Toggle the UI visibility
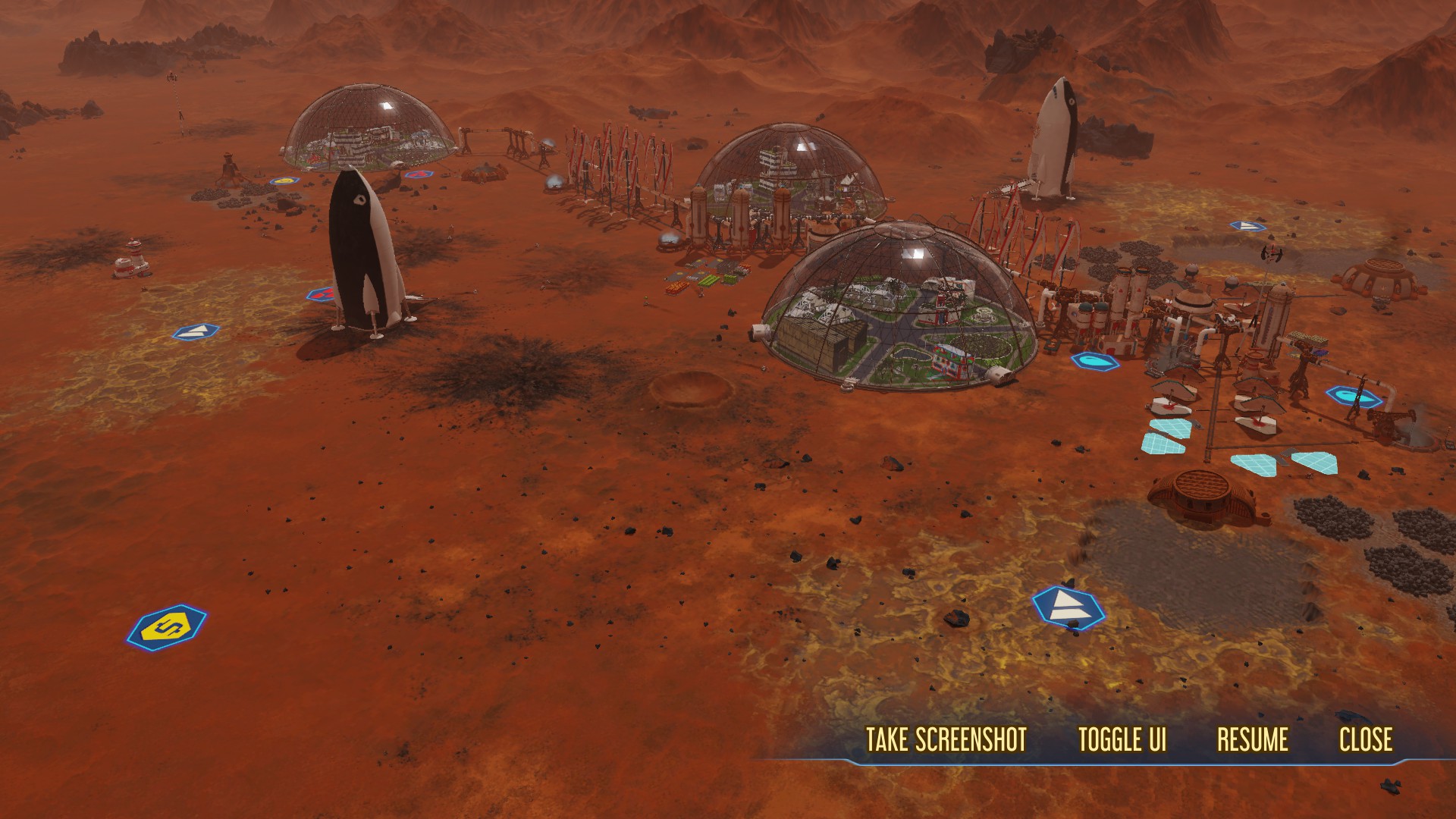The height and width of the screenshot is (819, 1456). click(1122, 739)
